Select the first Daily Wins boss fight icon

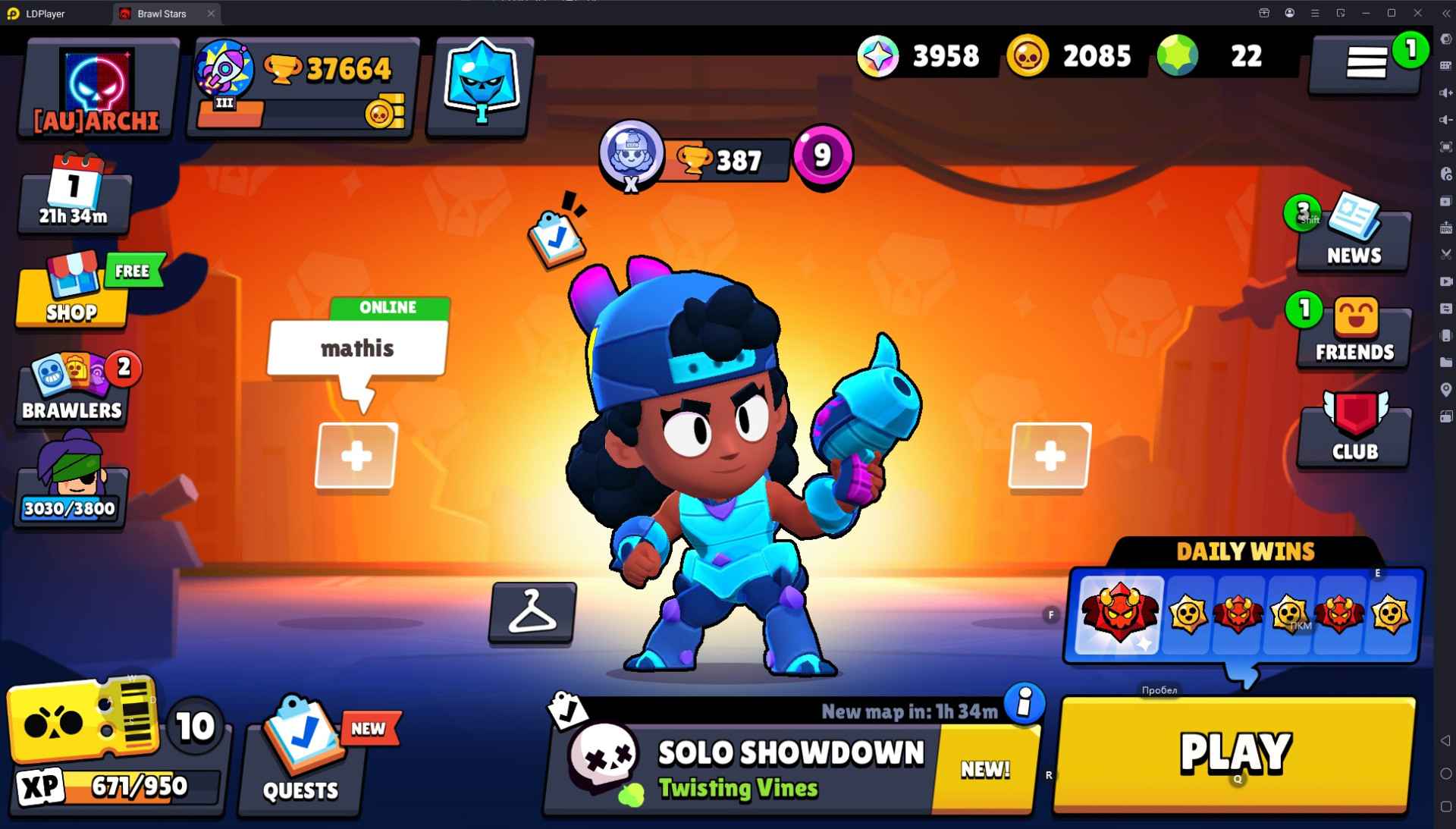[x=1120, y=614]
